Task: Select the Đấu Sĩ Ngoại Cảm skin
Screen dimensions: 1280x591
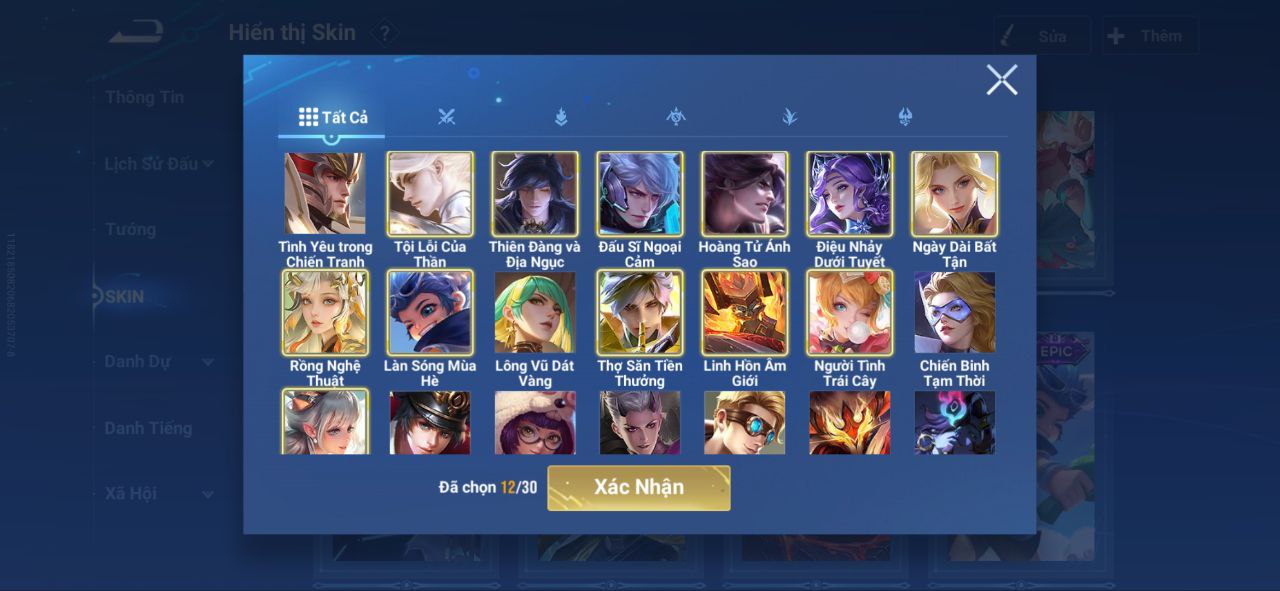Action: click(640, 194)
